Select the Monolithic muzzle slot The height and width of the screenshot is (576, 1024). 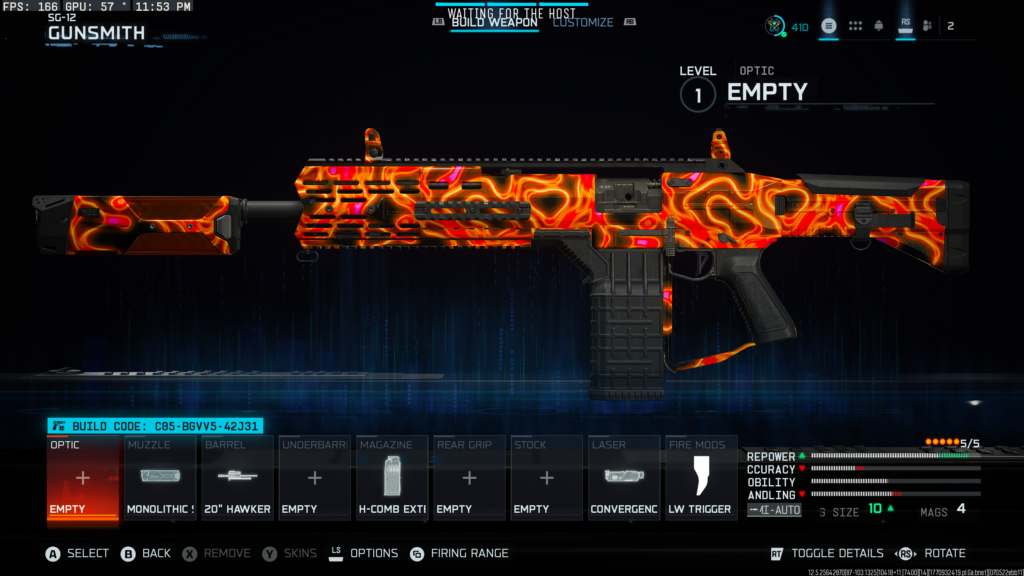[160, 478]
